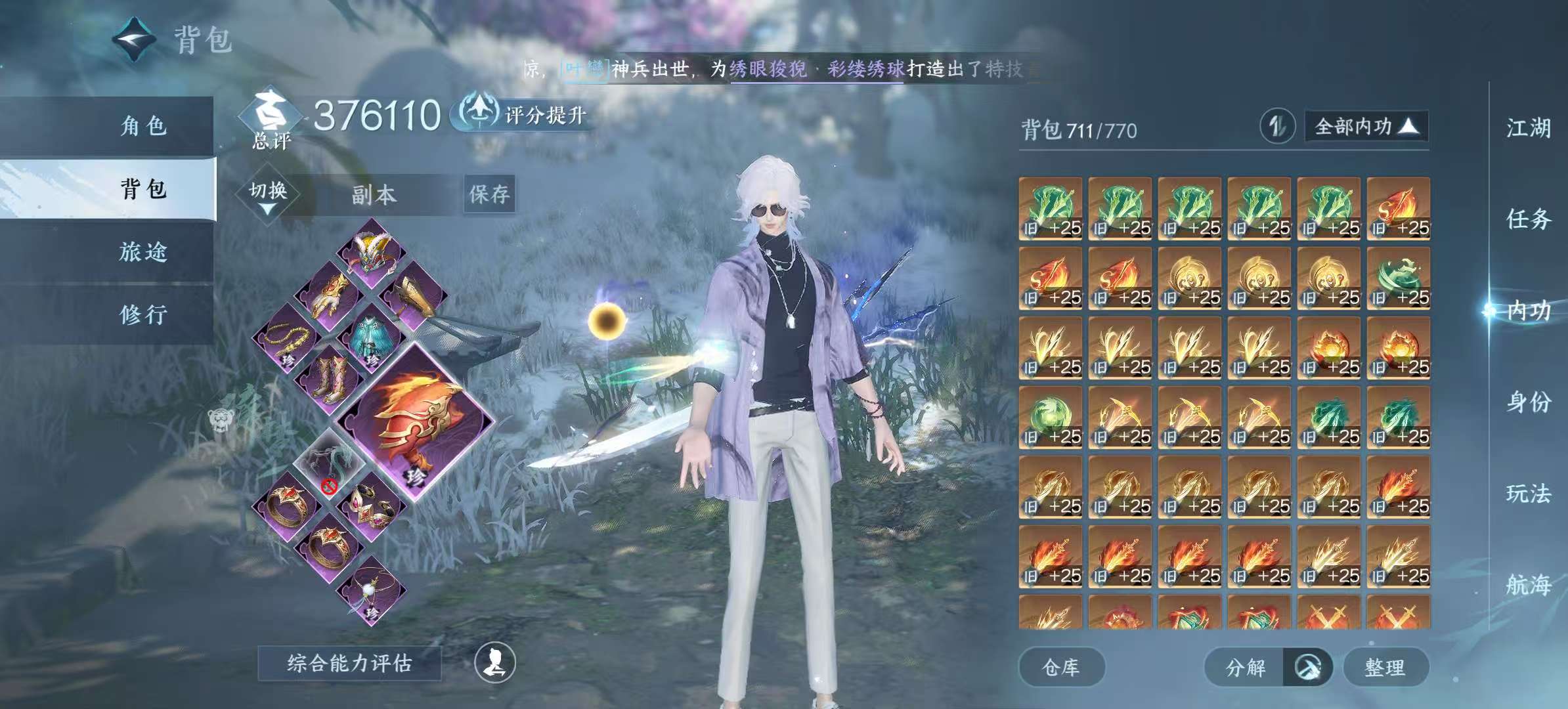Open the 身份 identity menu
Screen dimensions: 1568x709
click(1528, 402)
